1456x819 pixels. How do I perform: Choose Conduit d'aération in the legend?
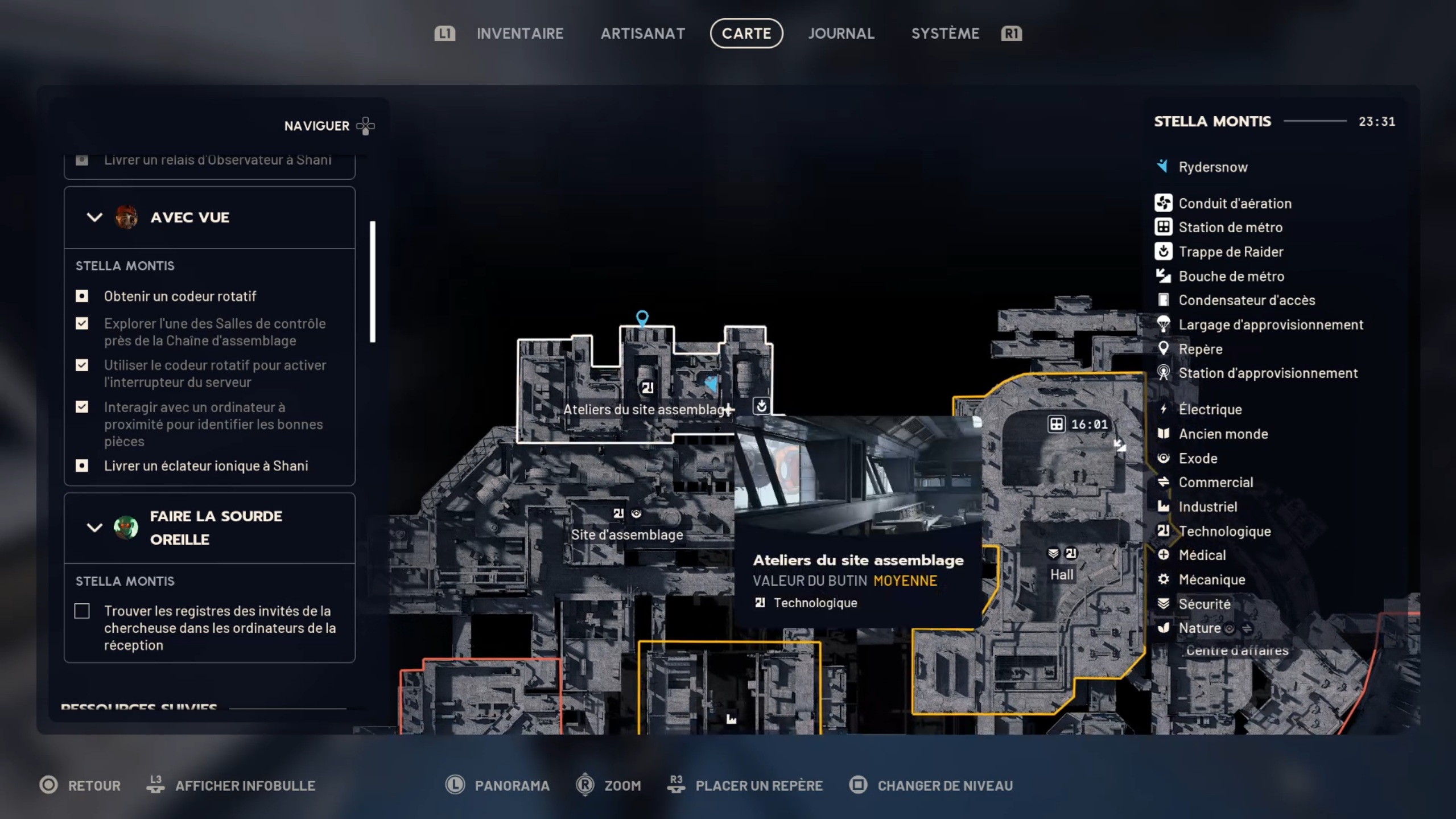[1234, 203]
